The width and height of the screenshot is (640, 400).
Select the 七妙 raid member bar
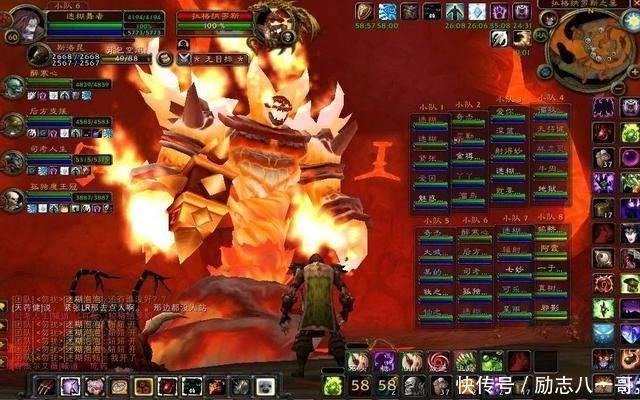pyautogui.click(x=511, y=268)
